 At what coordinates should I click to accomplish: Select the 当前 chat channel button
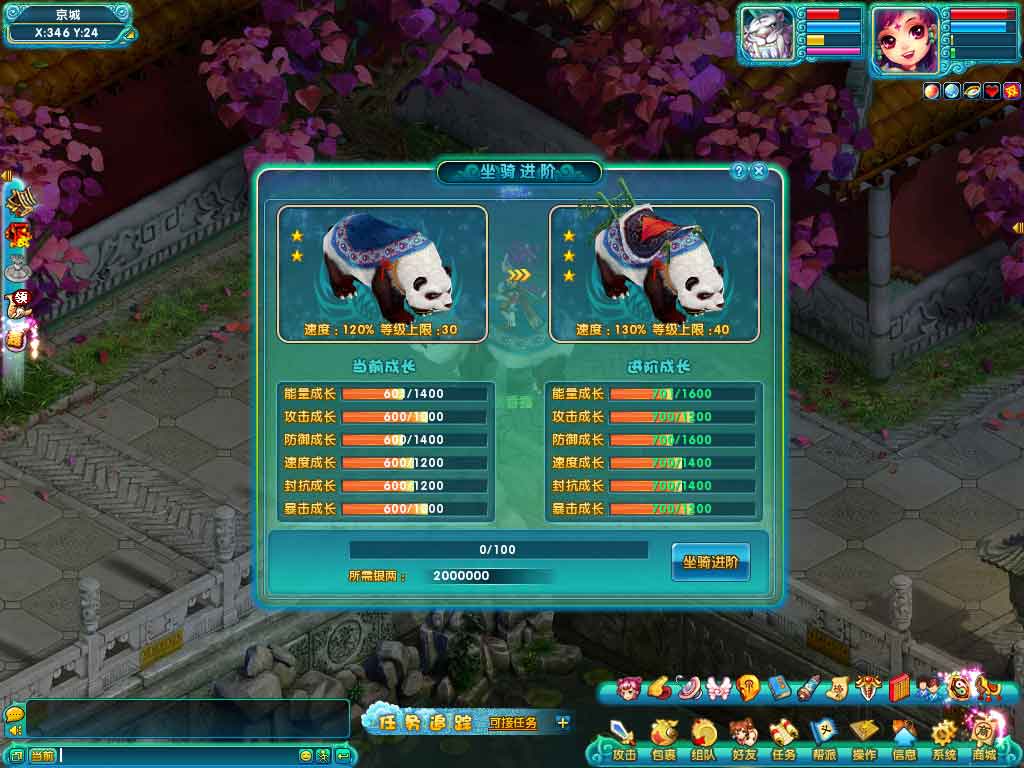(42, 755)
